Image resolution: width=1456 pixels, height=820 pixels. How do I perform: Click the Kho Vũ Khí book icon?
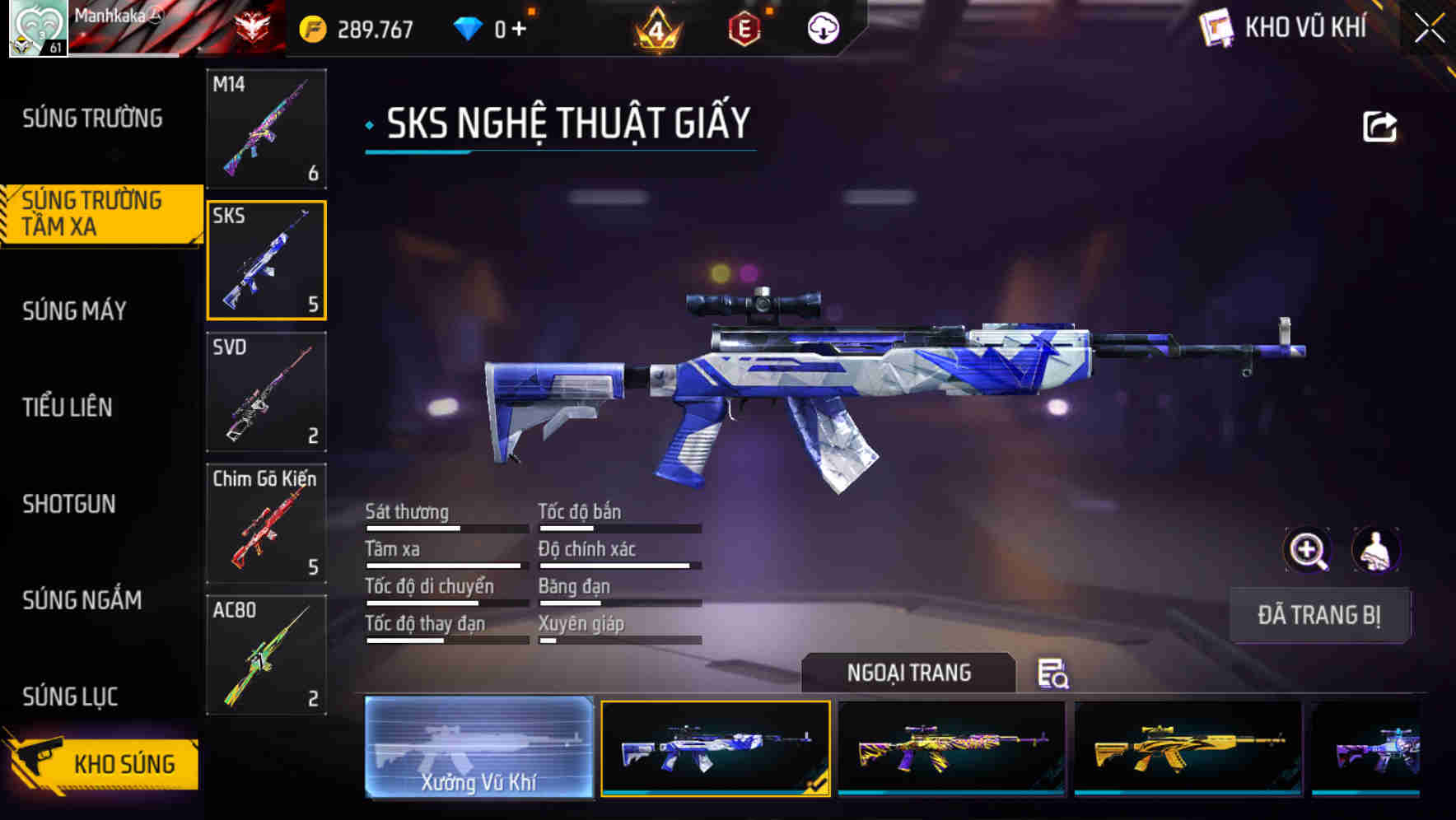[1217, 26]
